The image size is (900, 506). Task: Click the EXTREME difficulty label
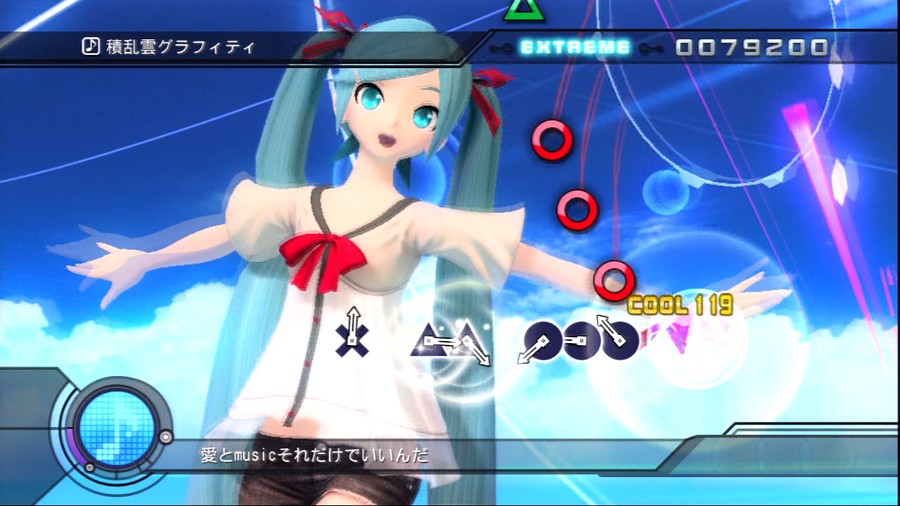576,47
